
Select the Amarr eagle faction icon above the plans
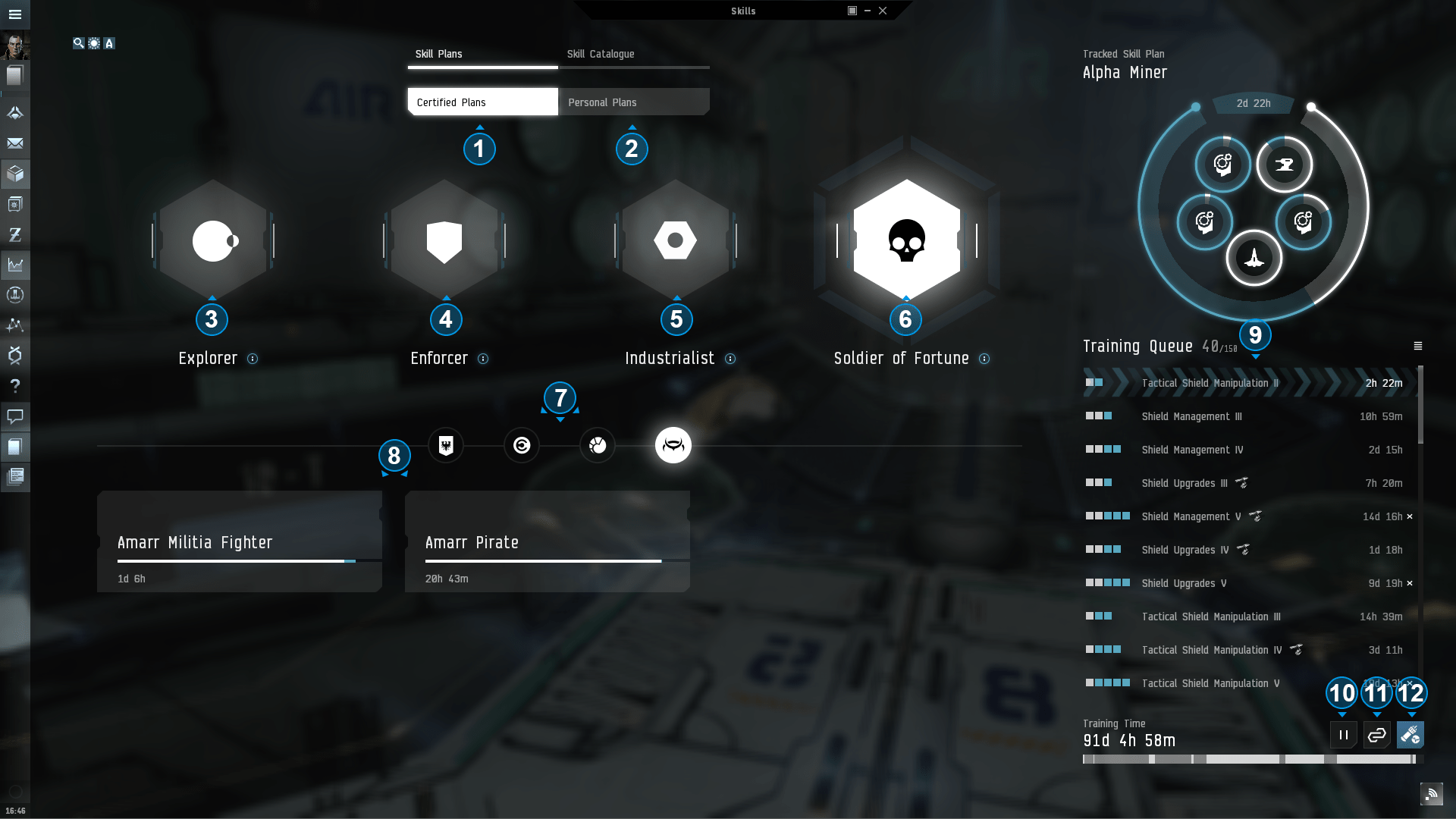(x=446, y=445)
